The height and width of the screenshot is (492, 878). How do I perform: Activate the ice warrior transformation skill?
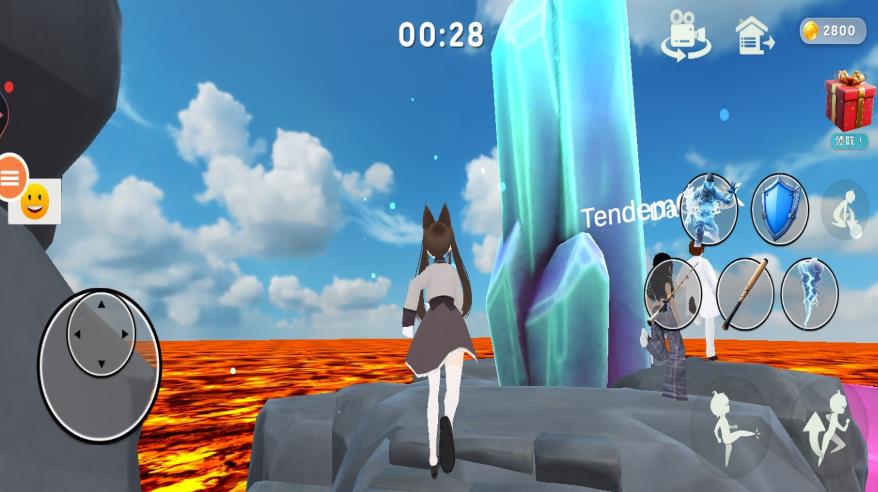point(709,209)
